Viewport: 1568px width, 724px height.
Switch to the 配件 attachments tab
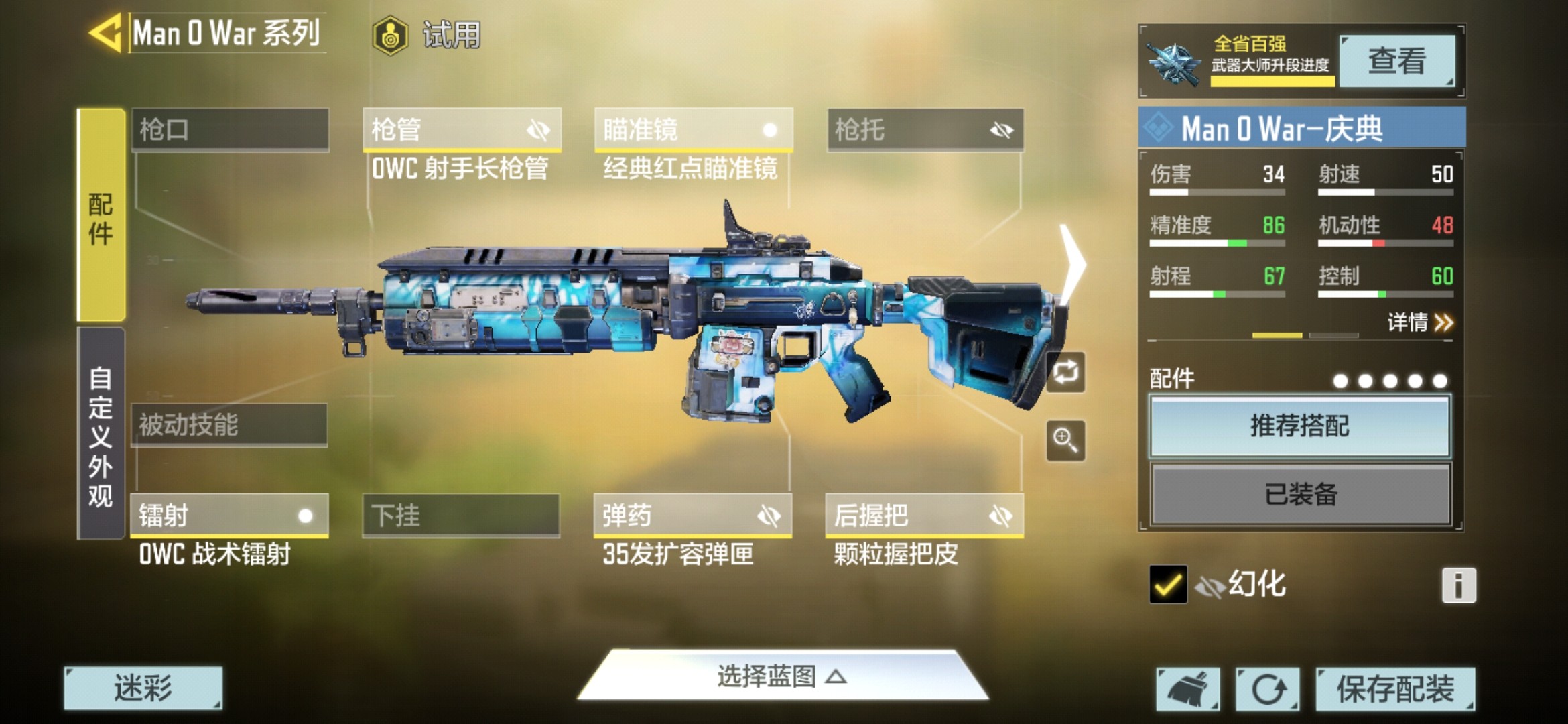coord(101,216)
